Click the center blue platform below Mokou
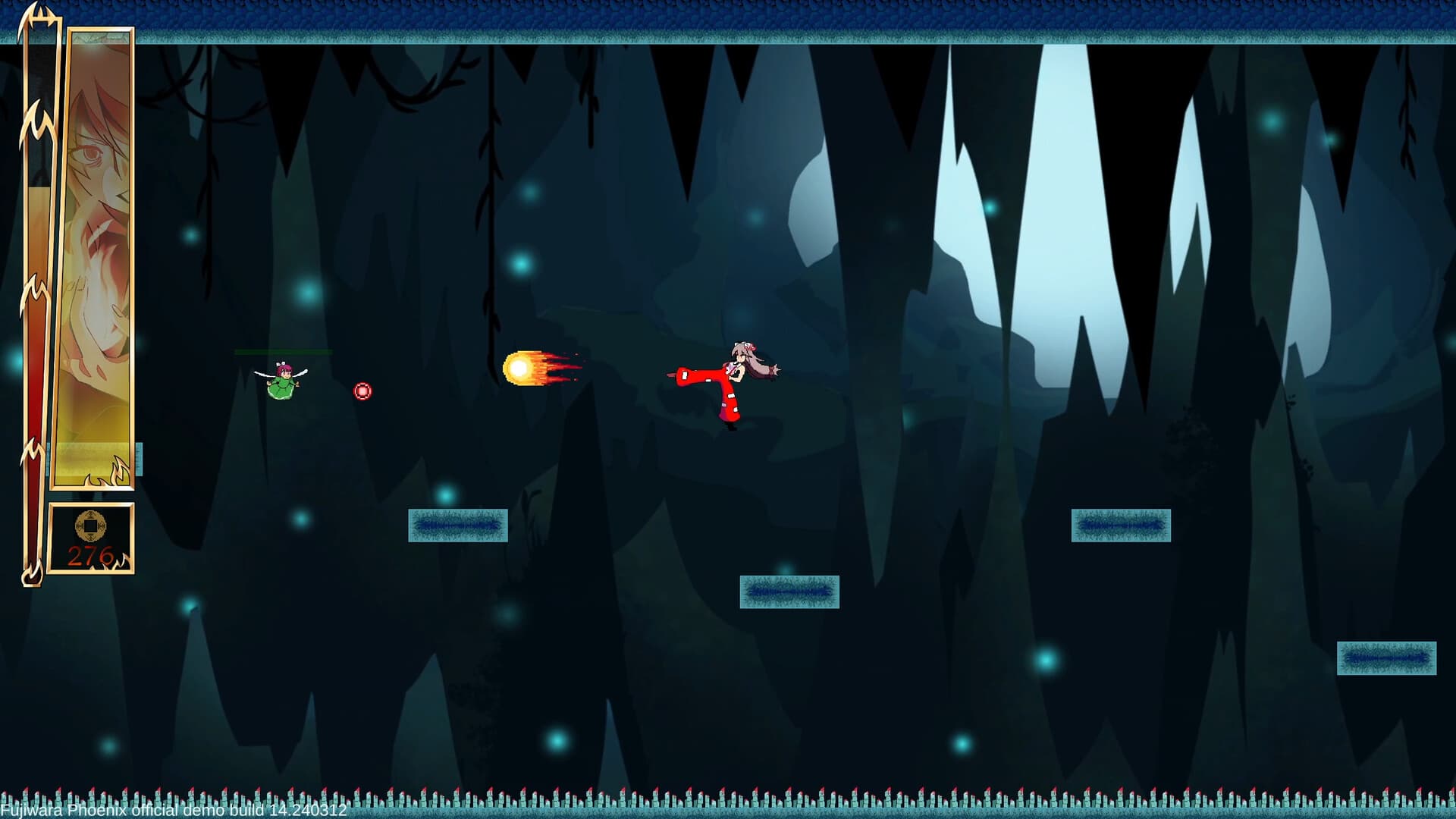The image size is (1456, 819). pos(789,592)
